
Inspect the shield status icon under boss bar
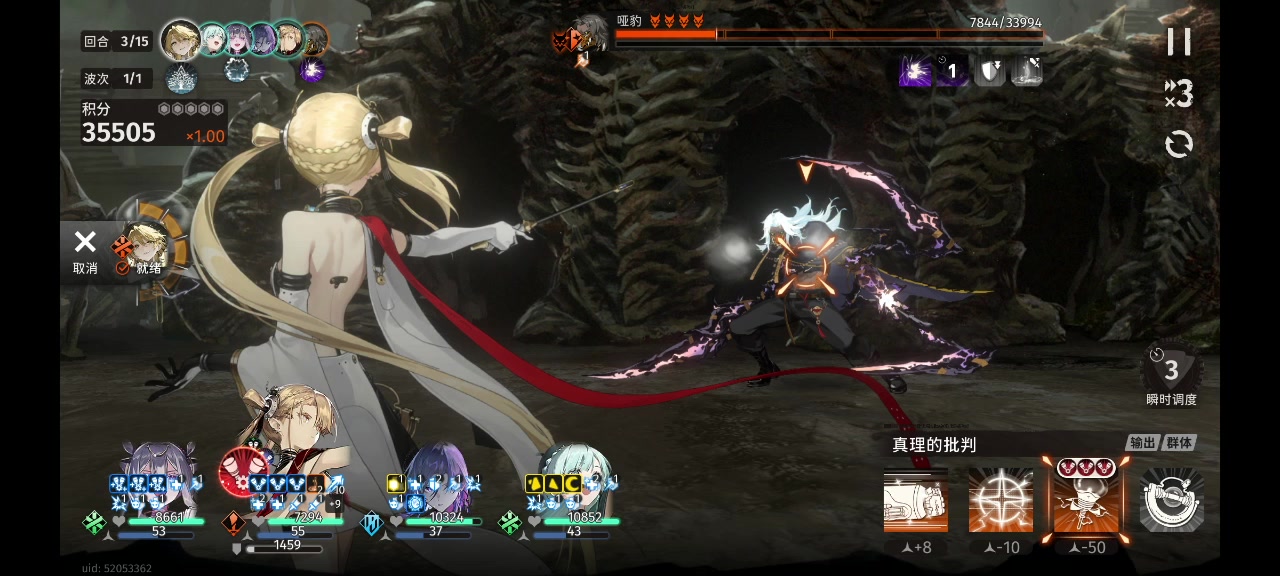click(x=989, y=71)
